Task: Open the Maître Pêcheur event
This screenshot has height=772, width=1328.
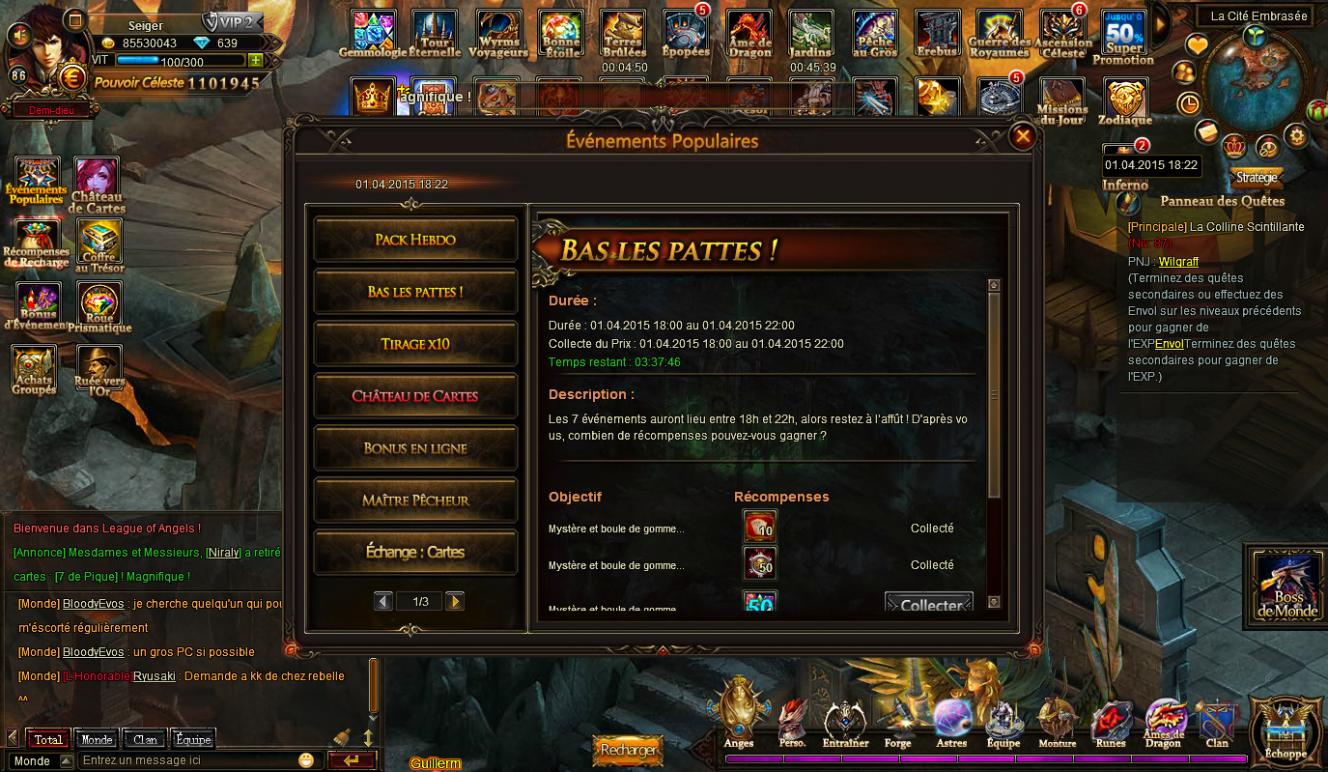Action: [415, 500]
